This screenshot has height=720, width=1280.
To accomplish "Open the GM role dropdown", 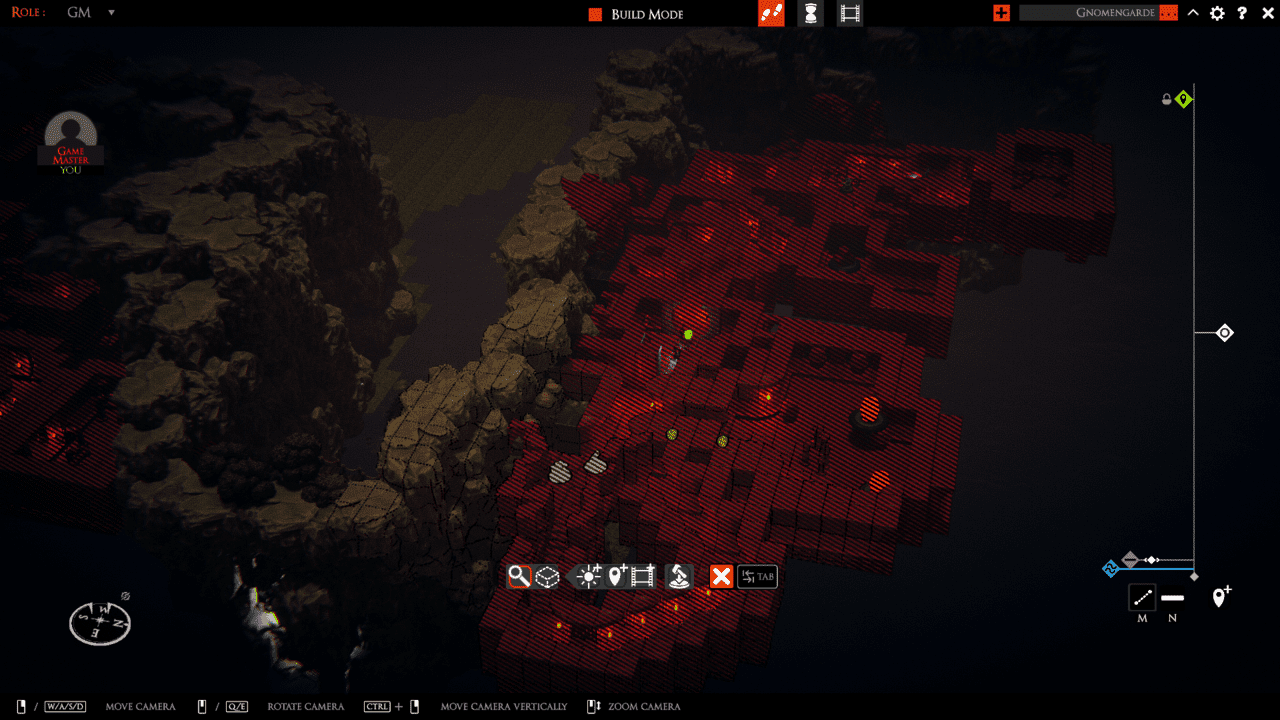I will pyautogui.click(x=111, y=13).
